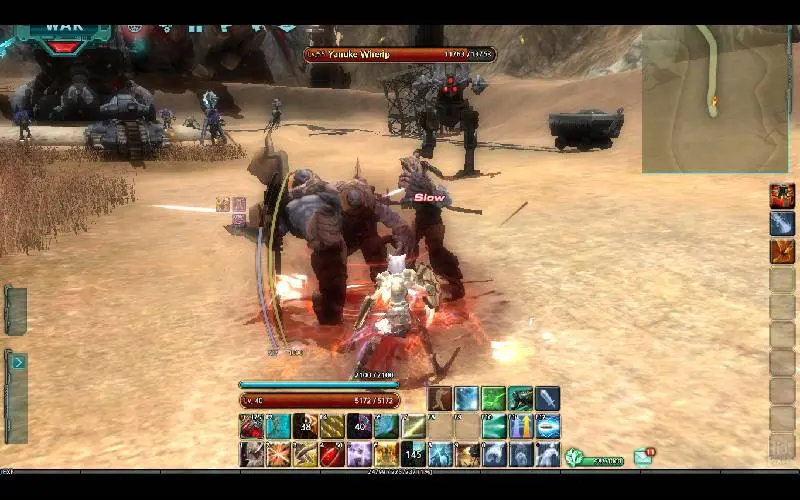Screen dimensions: 800x500
Task: Select the Yanuke Whelp target frame
Action: [400, 54]
